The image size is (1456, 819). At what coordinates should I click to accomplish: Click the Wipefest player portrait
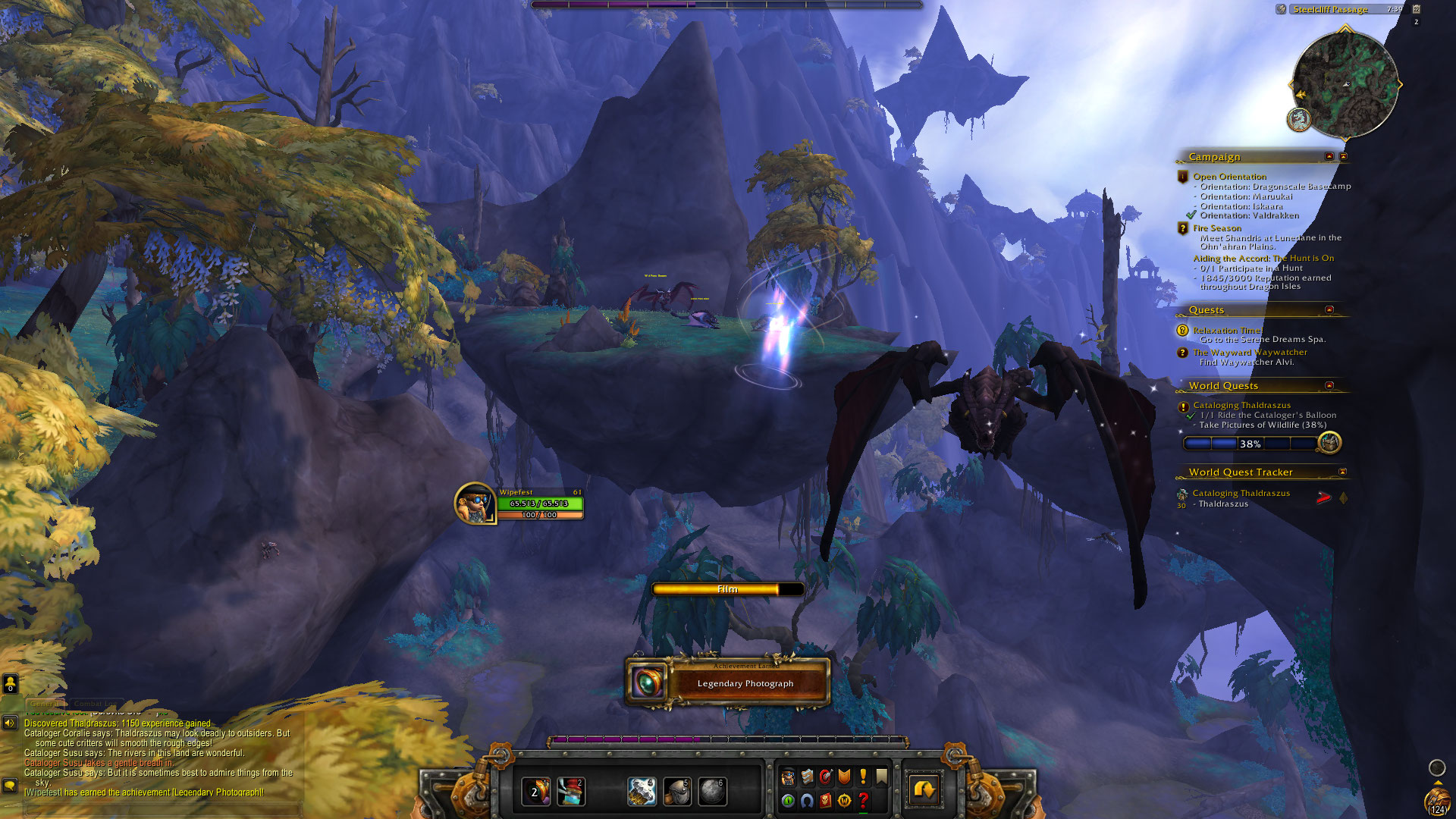pos(475,504)
